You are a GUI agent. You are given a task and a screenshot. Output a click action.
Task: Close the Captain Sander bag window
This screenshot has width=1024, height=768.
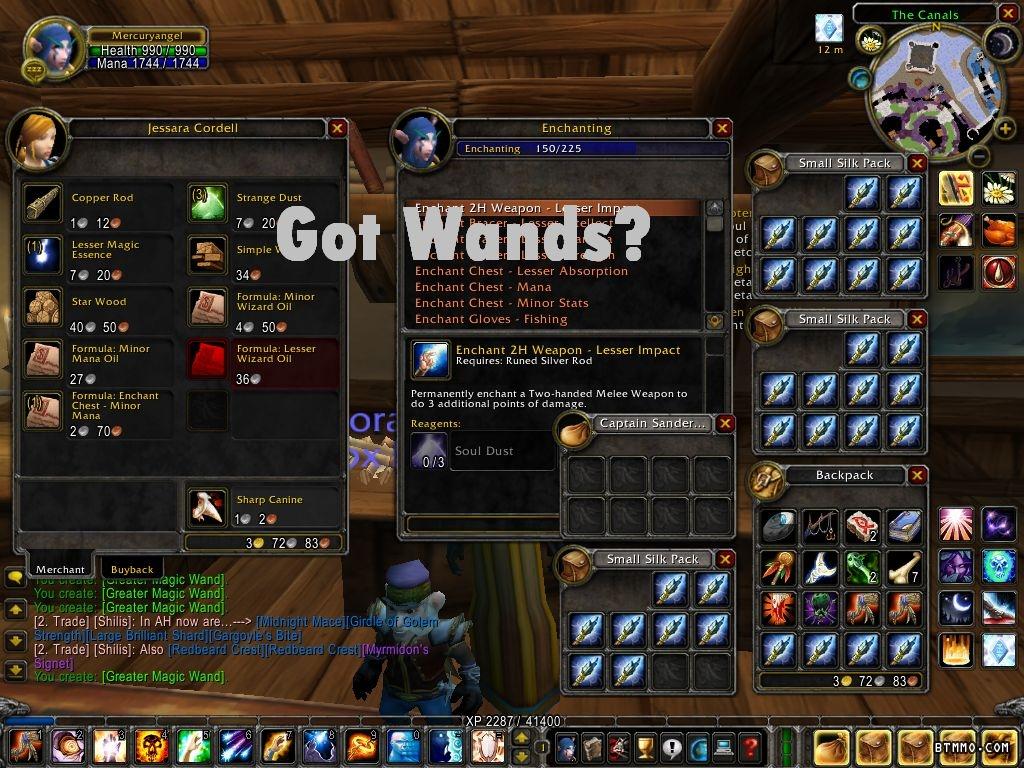pyautogui.click(x=726, y=423)
